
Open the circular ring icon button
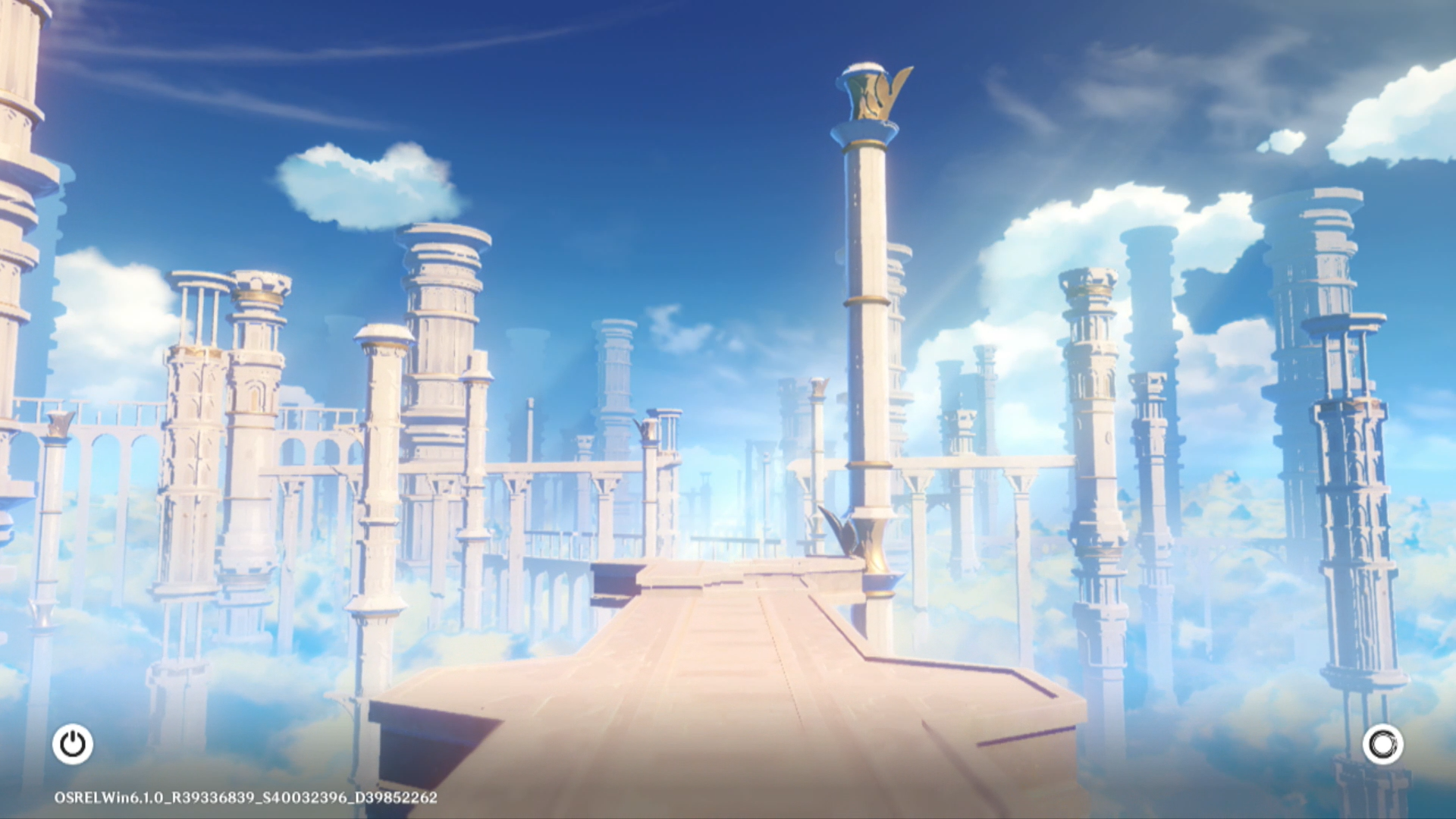[x=1382, y=745]
